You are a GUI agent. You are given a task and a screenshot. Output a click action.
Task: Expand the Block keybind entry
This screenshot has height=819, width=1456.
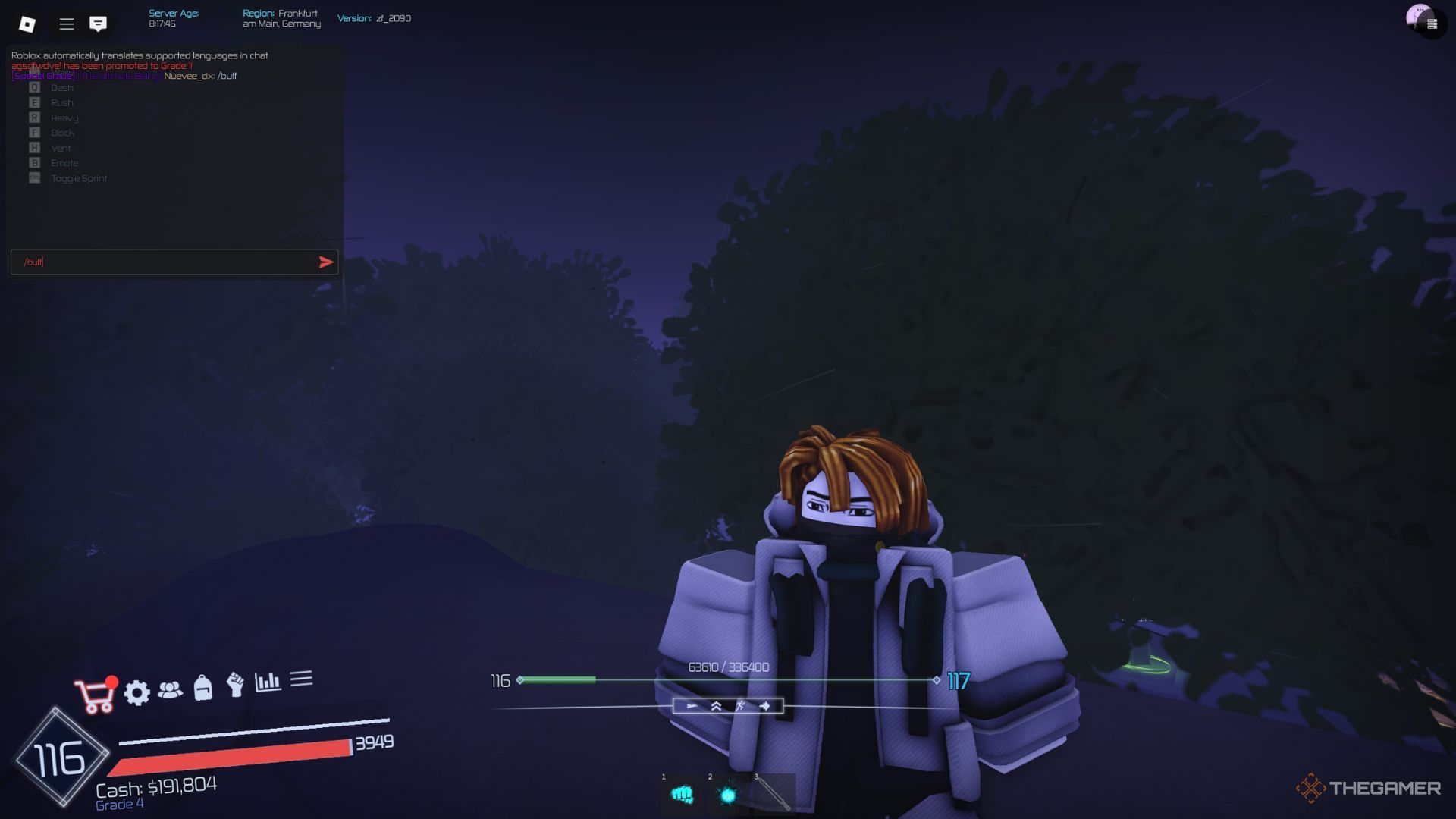pos(61,132)
